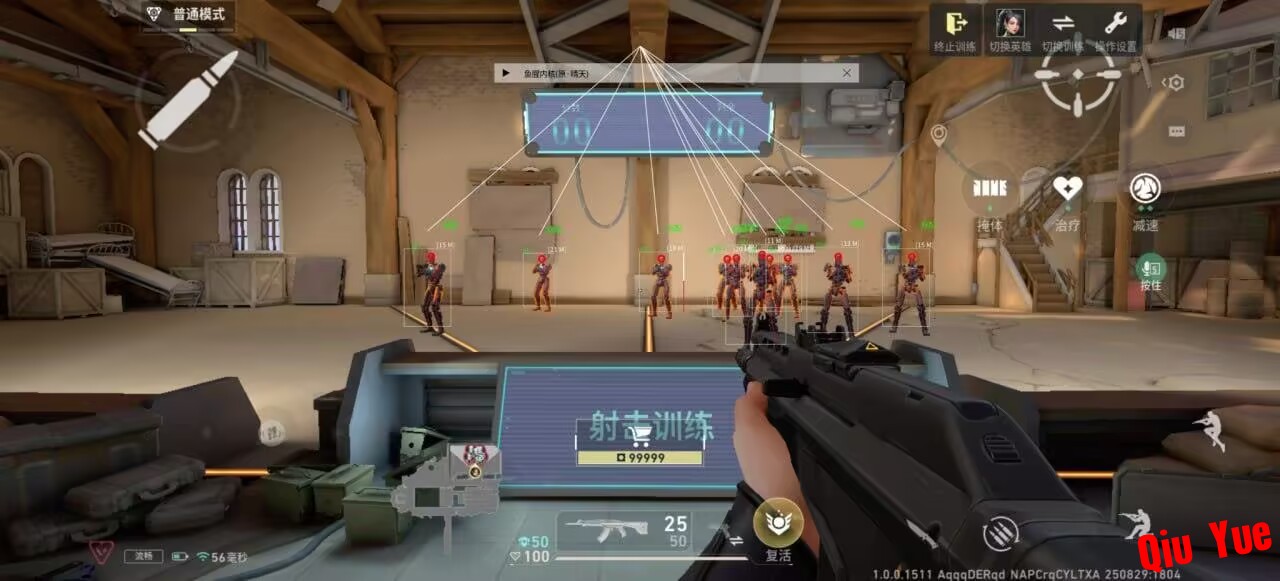The image size is (1280, 581).
Task: Close the overlay bar with the X
Action: [x=847, y=73]
